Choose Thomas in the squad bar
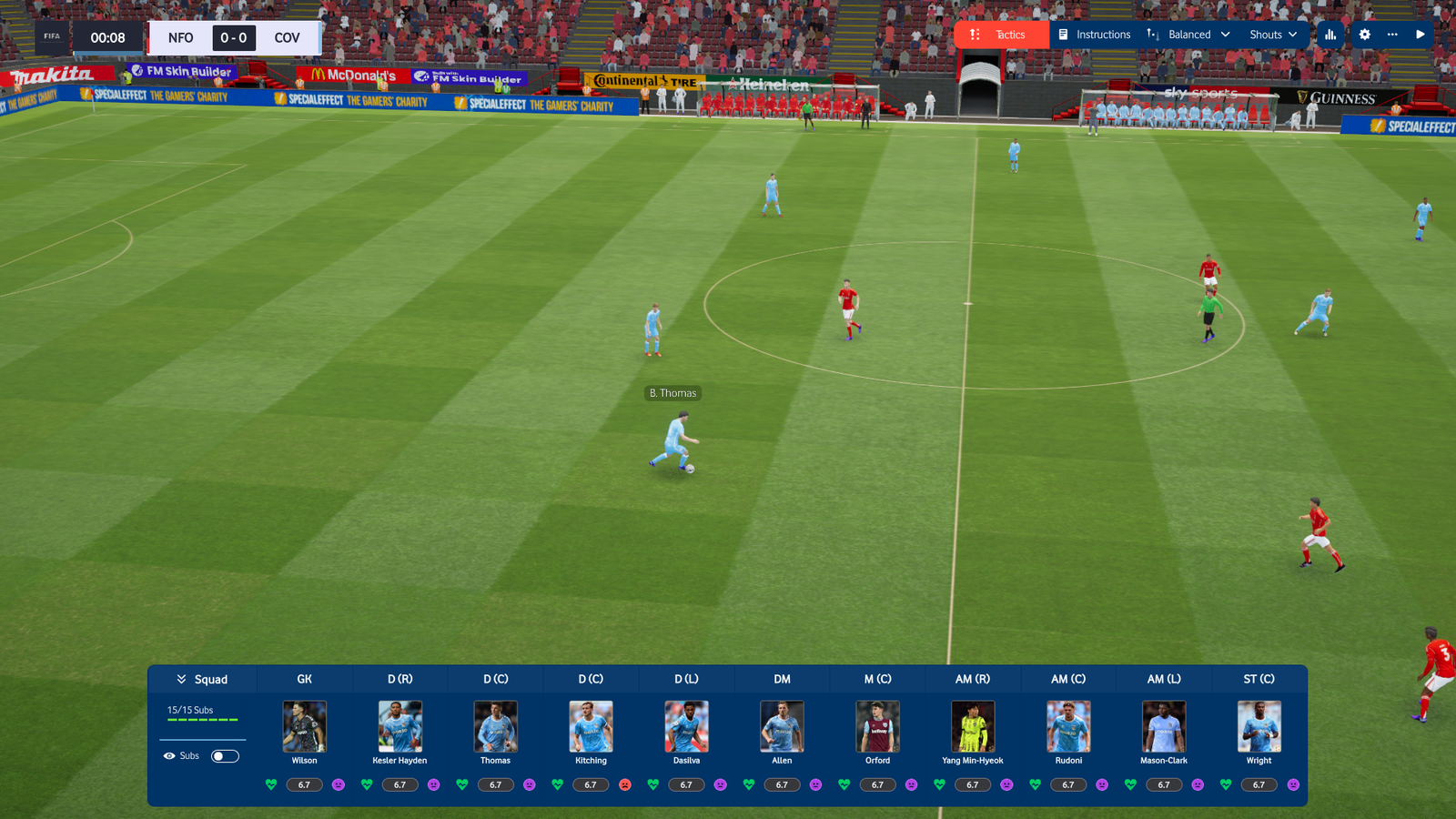 [x=496, y=726]
